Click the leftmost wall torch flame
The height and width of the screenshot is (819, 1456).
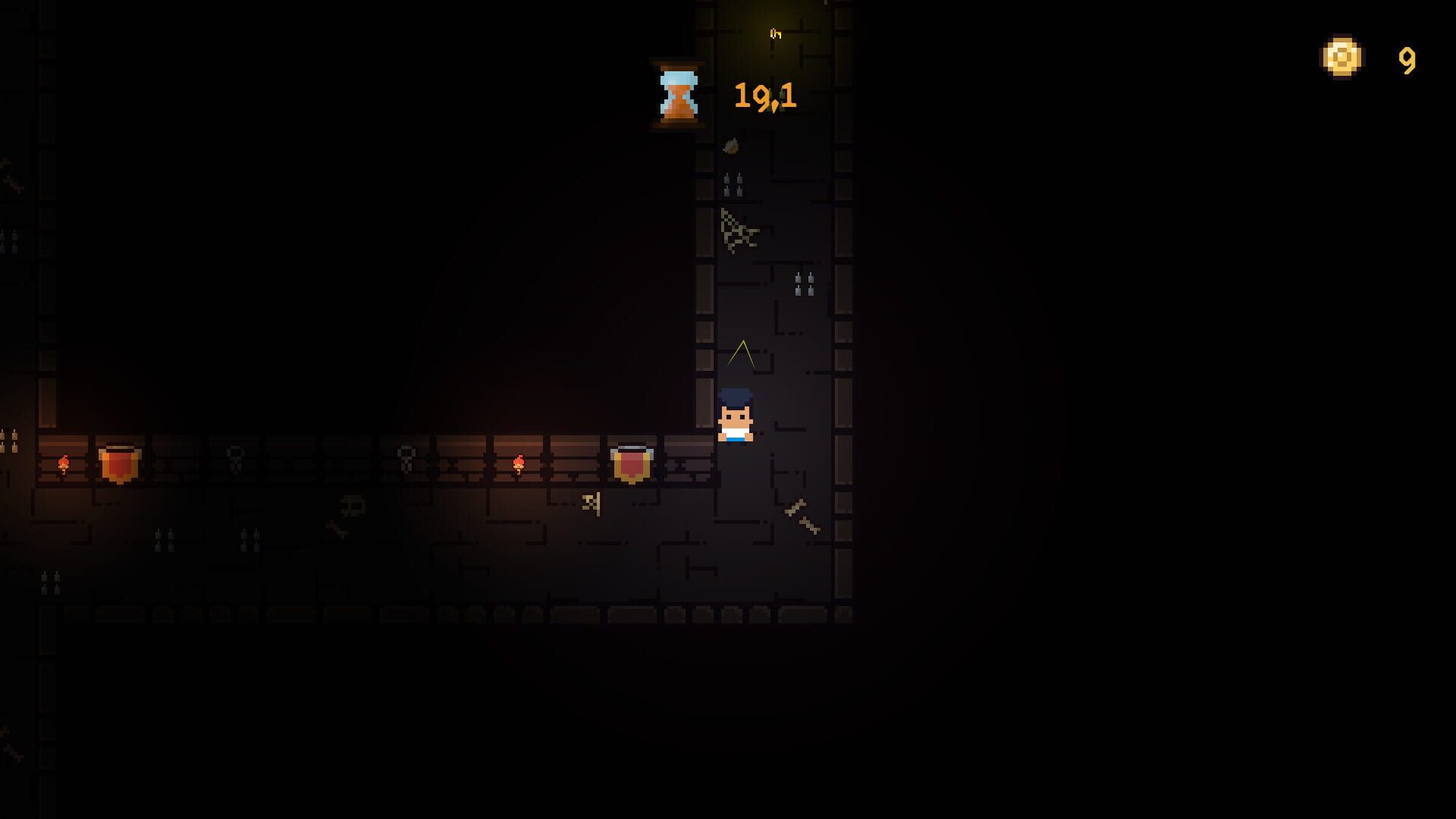point(64,463)
